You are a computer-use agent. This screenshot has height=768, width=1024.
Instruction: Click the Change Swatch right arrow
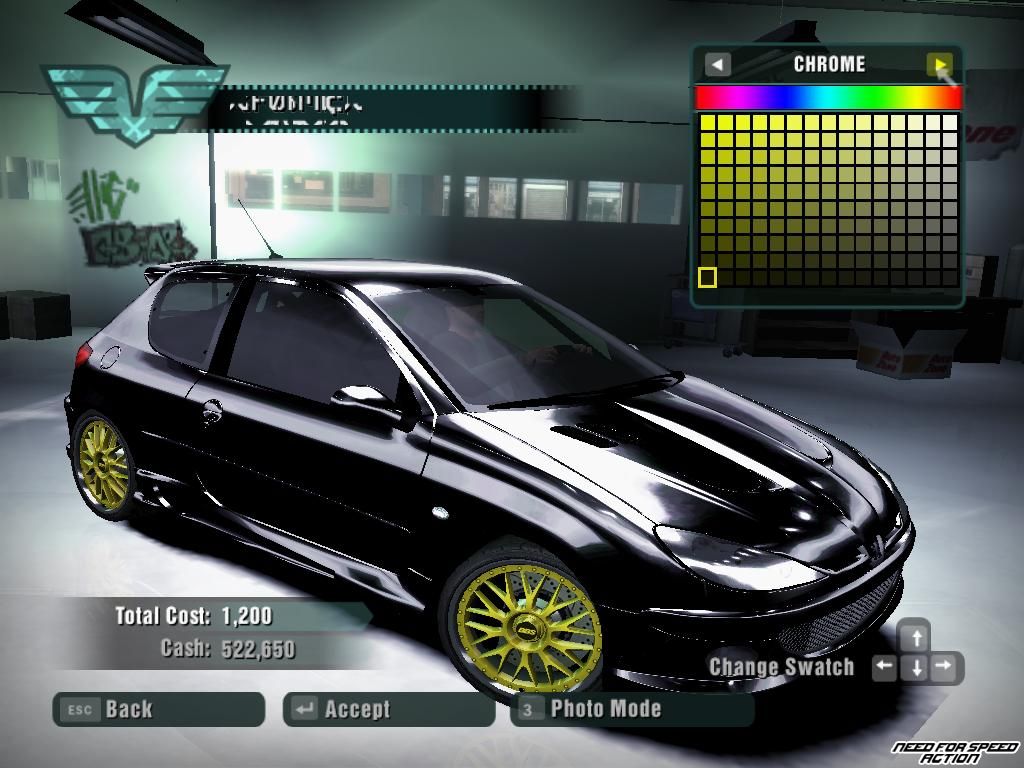(945, 667)
